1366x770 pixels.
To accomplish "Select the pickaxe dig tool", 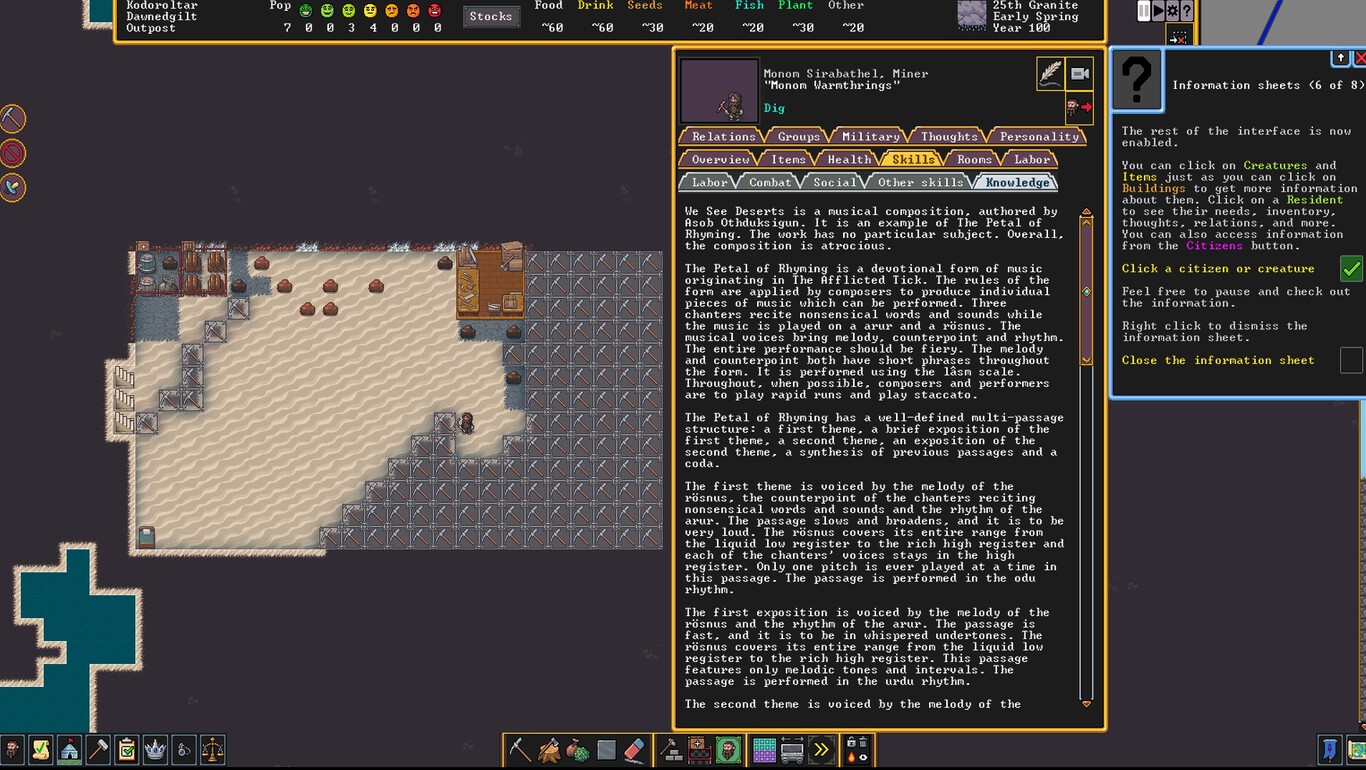I will point(519,749).
